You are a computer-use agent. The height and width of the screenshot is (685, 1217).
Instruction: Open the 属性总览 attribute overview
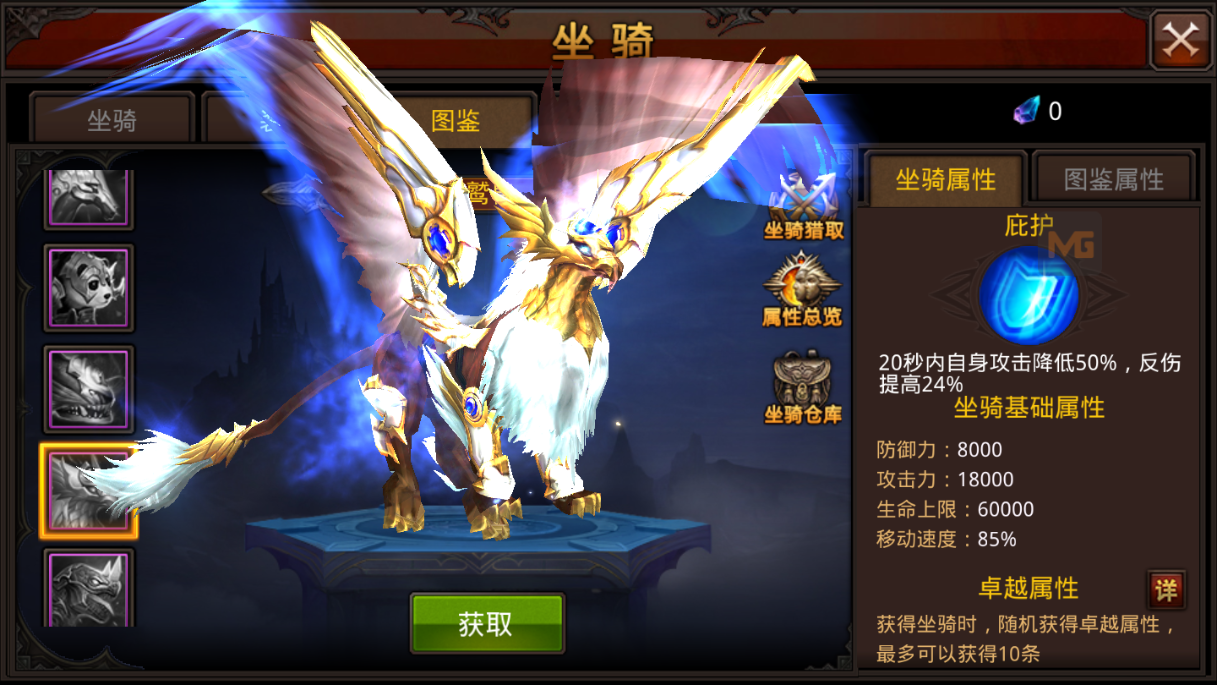click(x=802, y=292)
